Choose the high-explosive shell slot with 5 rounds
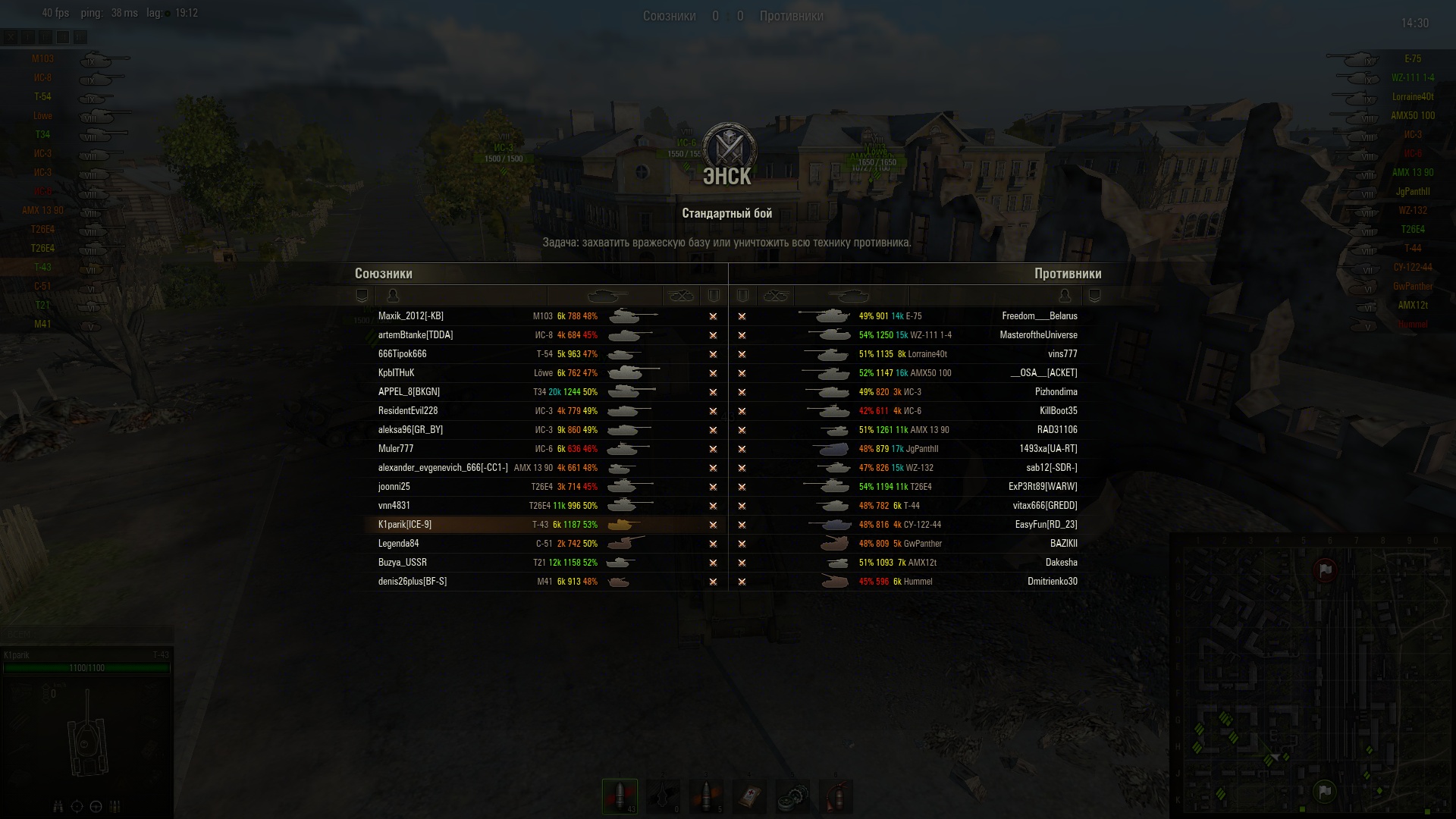The height and width of the screenshot is (819, 1456). (707, 795)
